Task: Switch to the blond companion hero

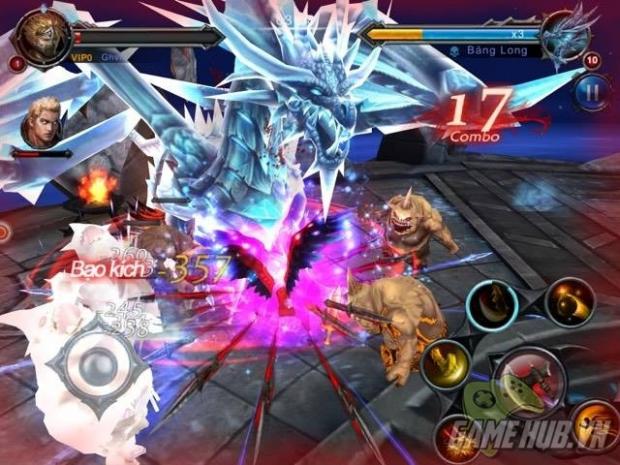Action: tap(44, 123)
